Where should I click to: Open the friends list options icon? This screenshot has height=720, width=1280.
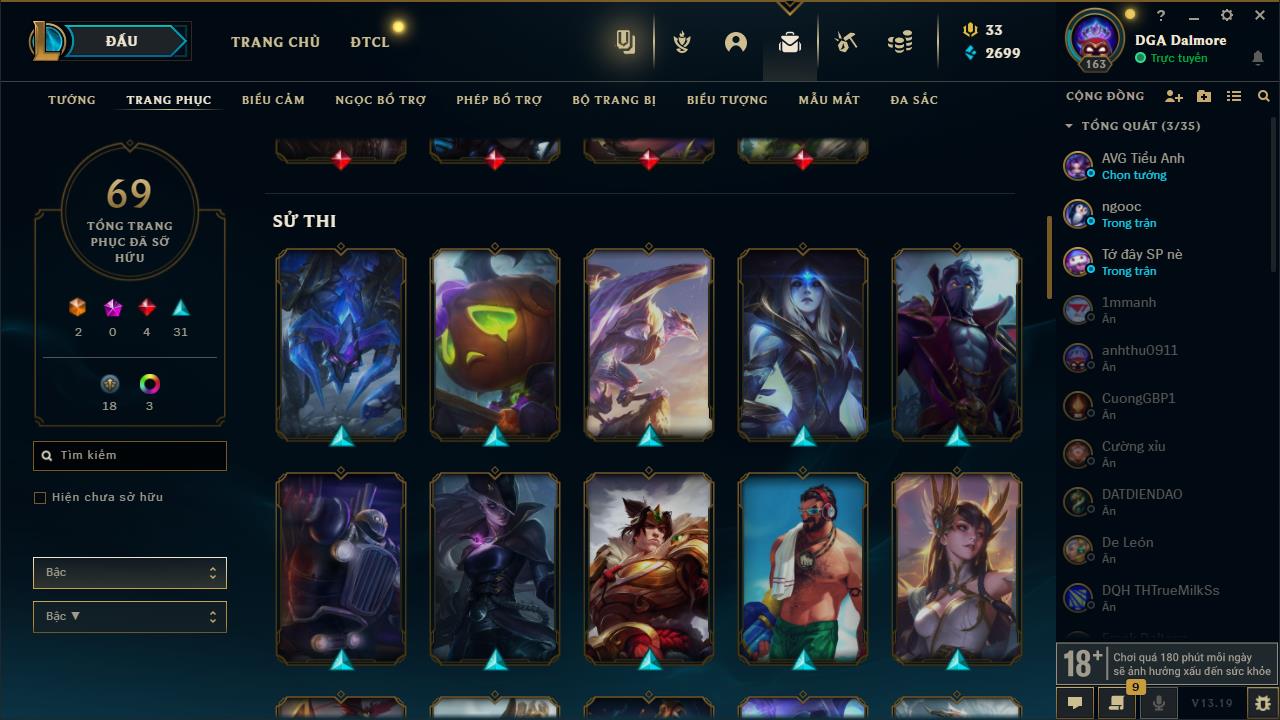click(1234, 95)
